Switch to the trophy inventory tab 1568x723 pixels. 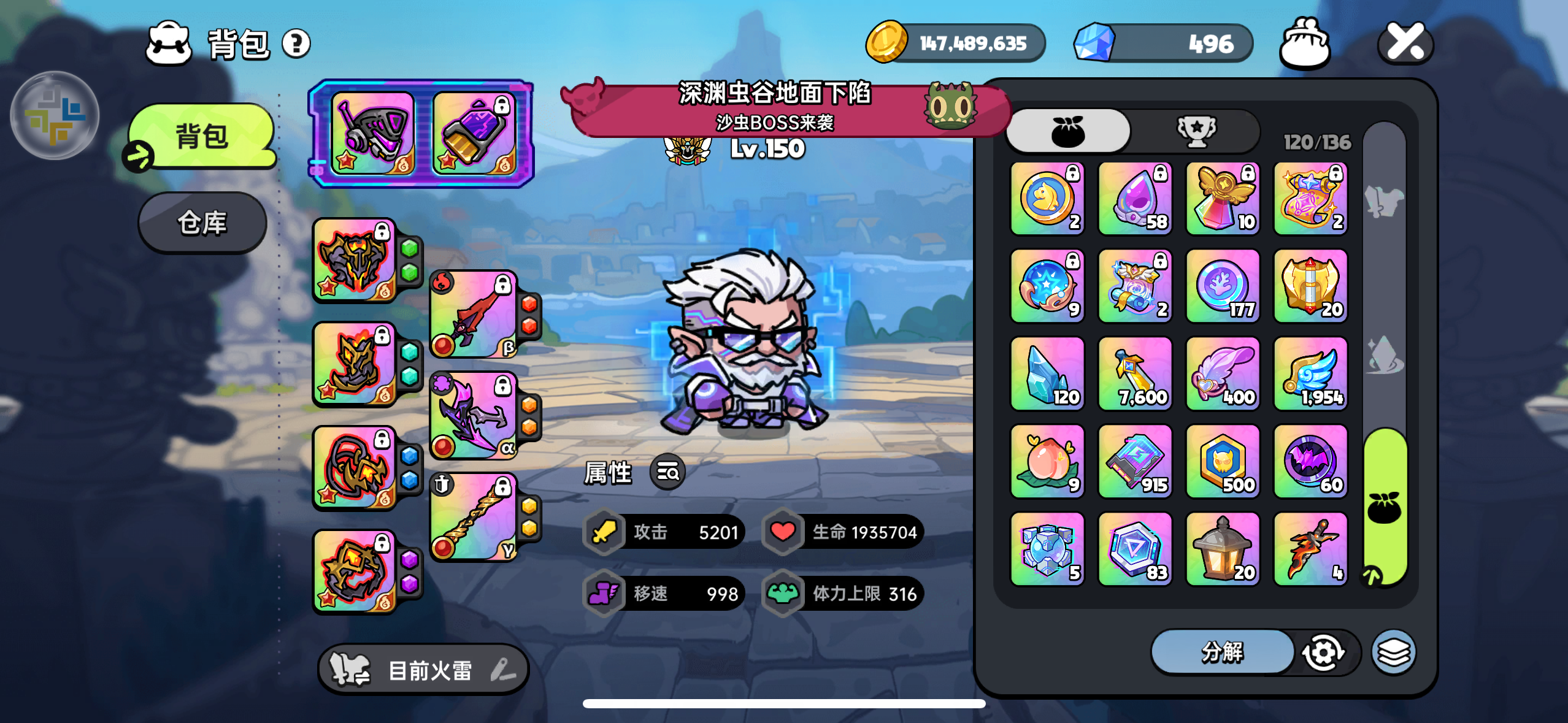pyautogui.click(x=1196, y=131)
